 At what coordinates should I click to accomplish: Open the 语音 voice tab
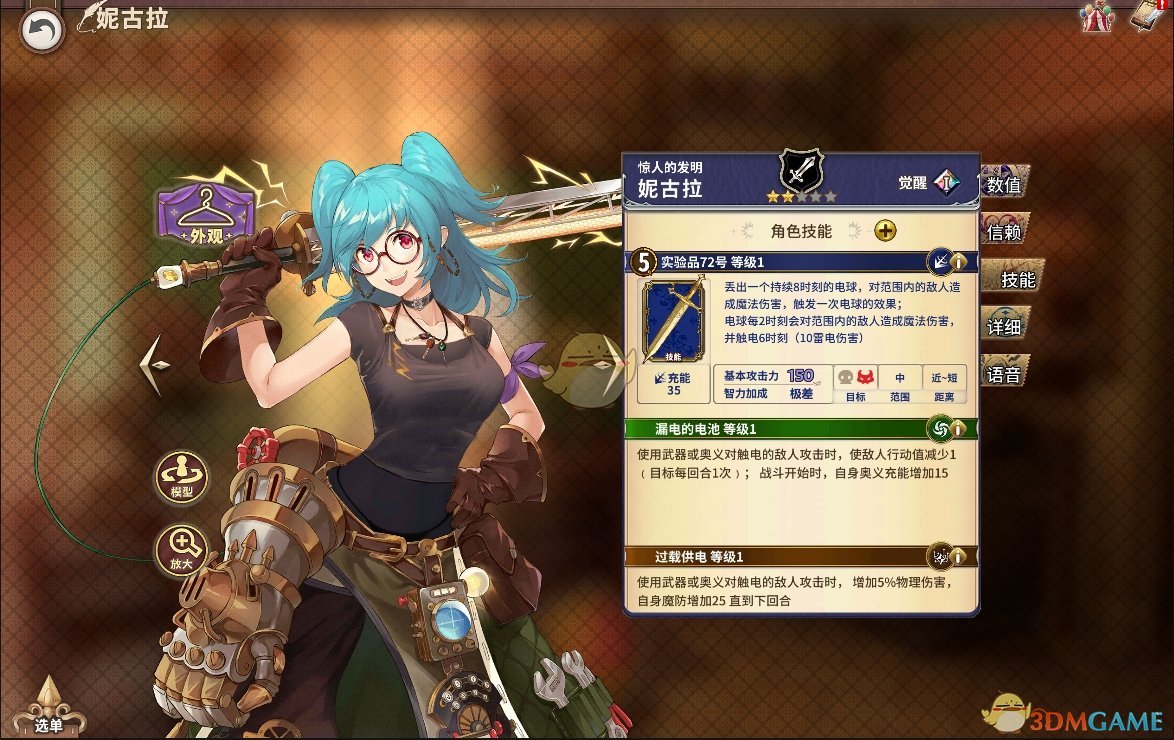coord(1004,375)
